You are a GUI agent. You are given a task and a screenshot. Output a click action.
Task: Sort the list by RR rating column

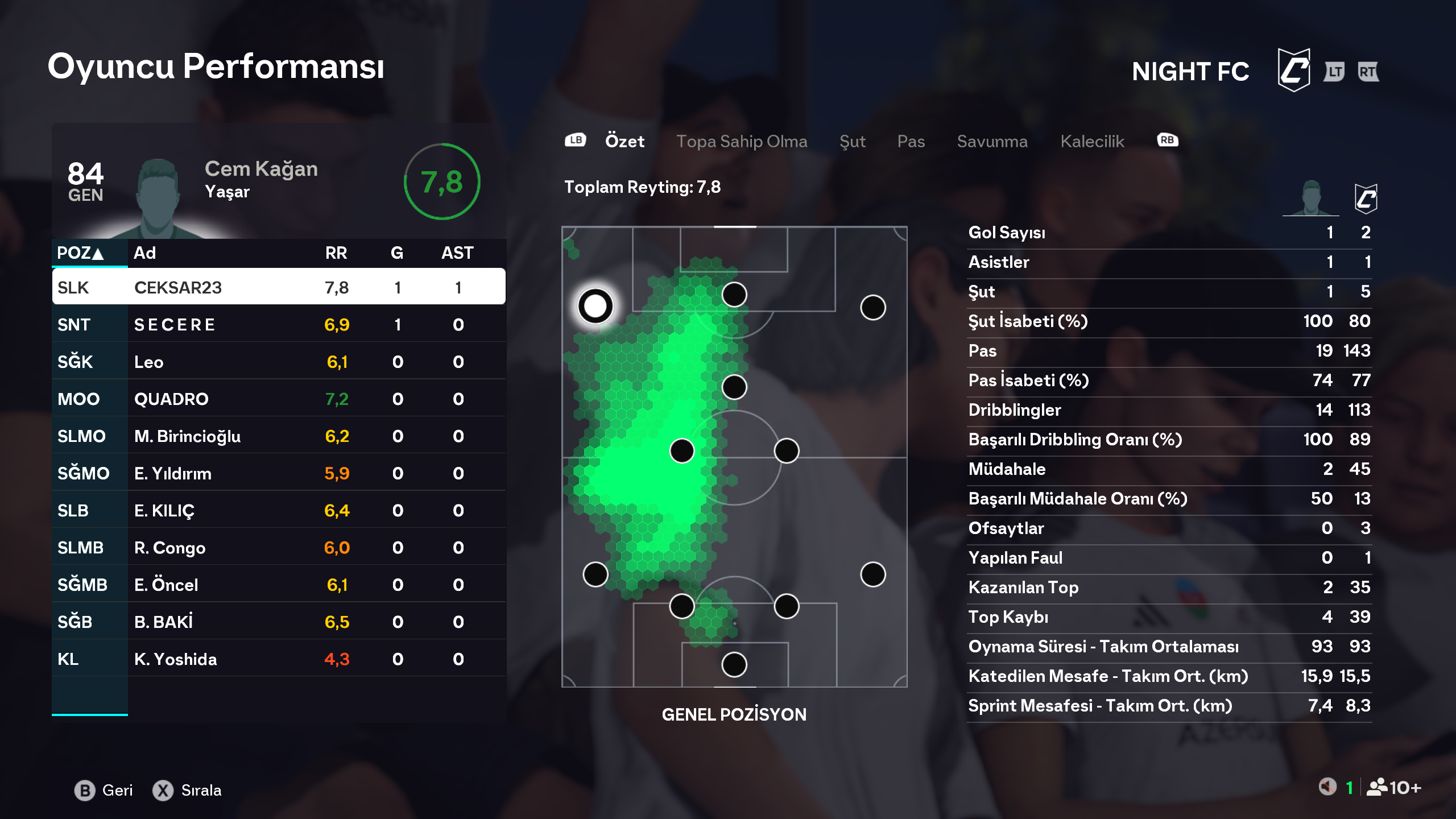tap(336, 253)
